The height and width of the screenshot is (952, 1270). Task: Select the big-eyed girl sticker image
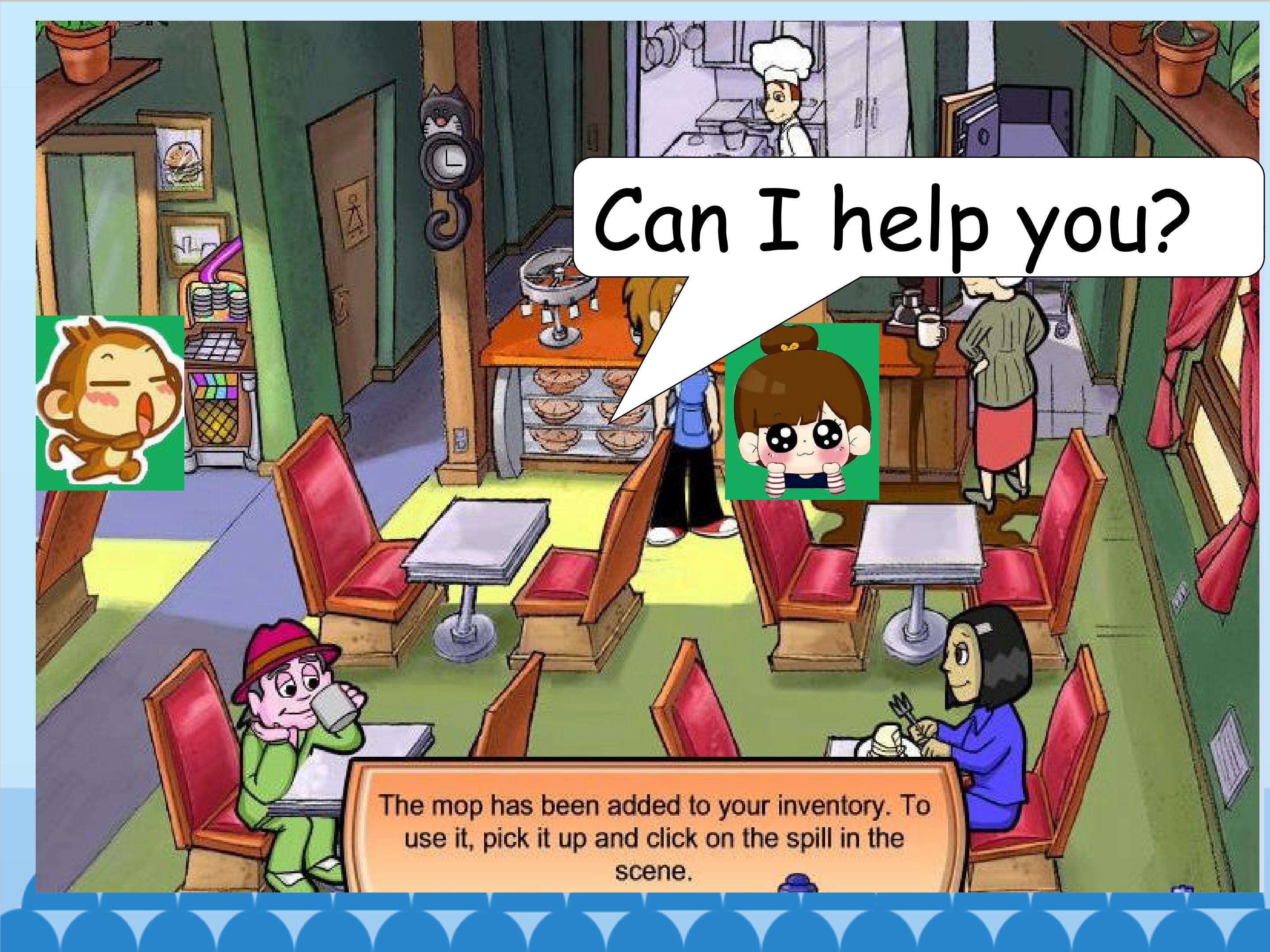click(x=802, y=411)
